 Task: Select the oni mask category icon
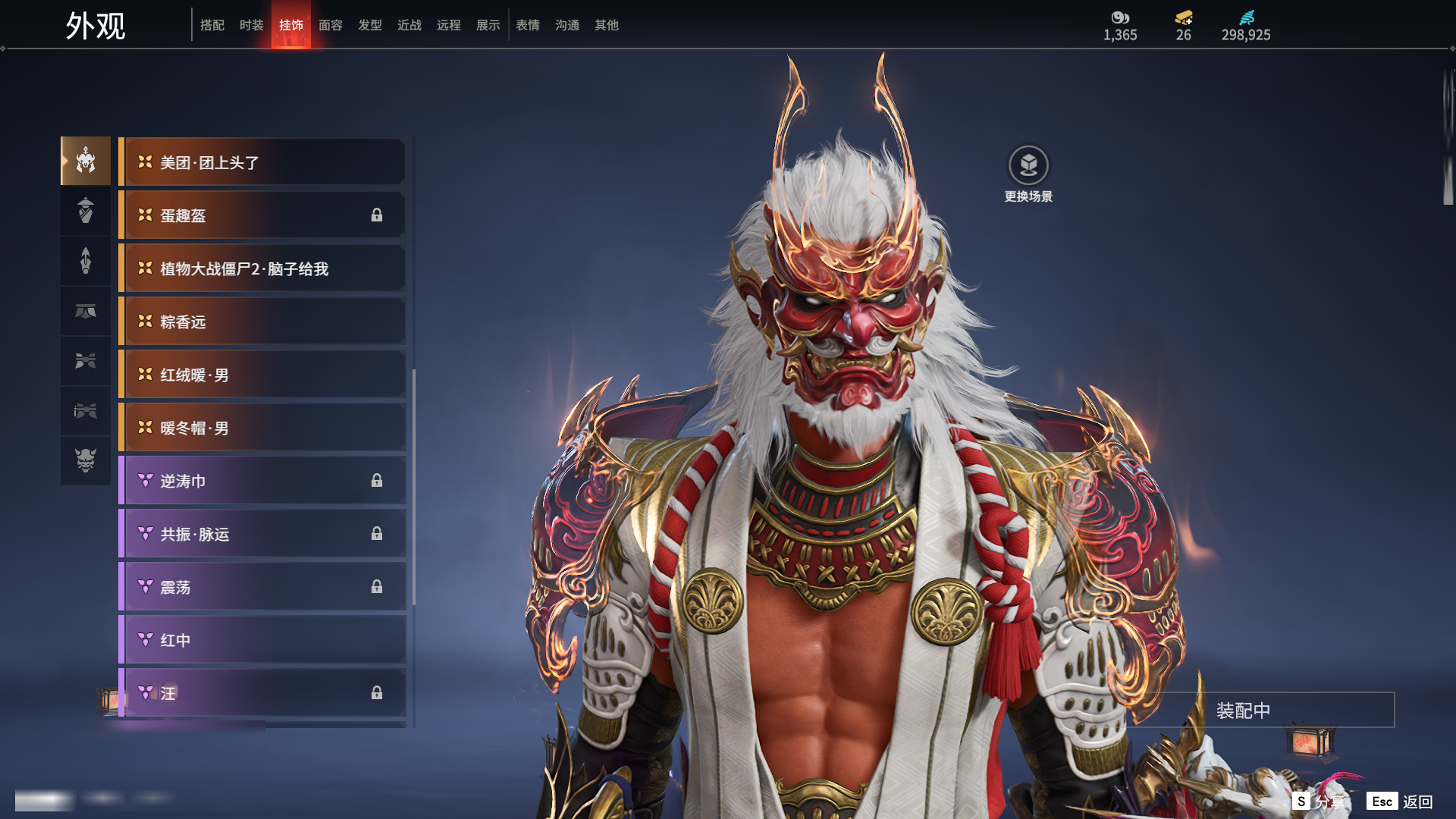[x=86, y=460]
